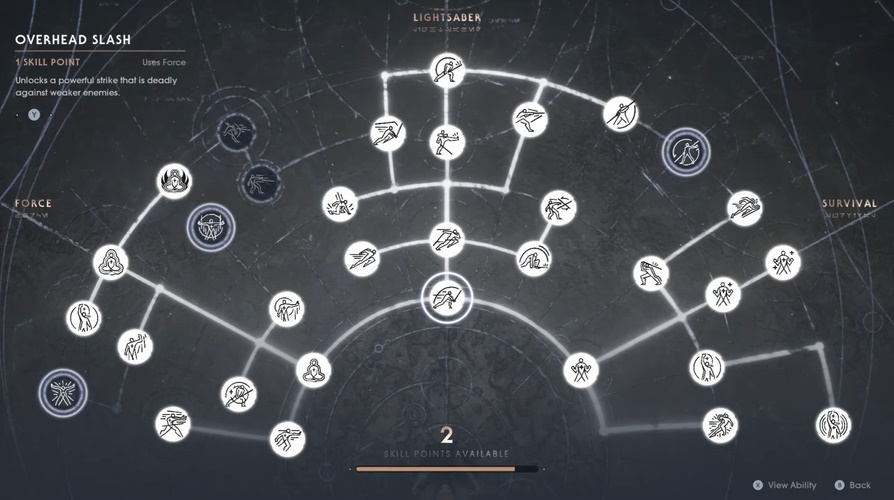Image resolution: width=894 pixels, height=500 pixels.
Task: Select the diving figure node beside Survival label
Action: [x=745, y=207]
